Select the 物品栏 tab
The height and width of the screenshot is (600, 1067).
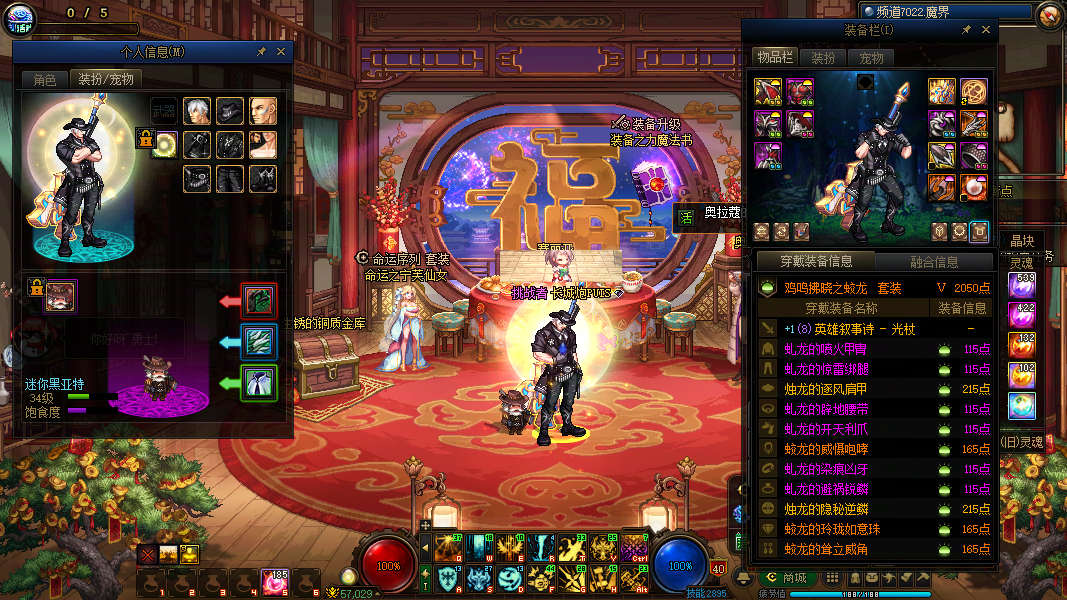[774, 58]
